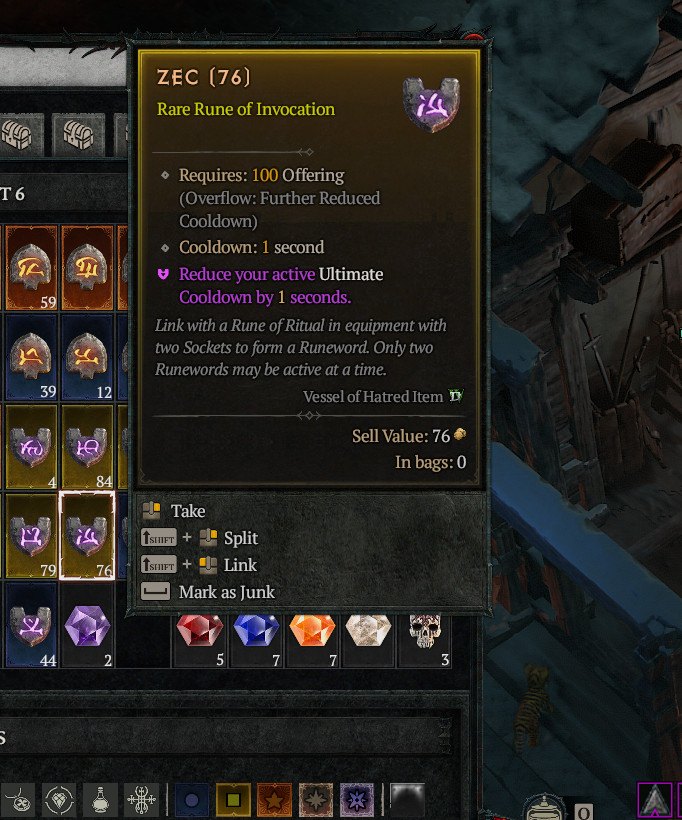Toggle the blue circle rarity filter

(191, 800)
